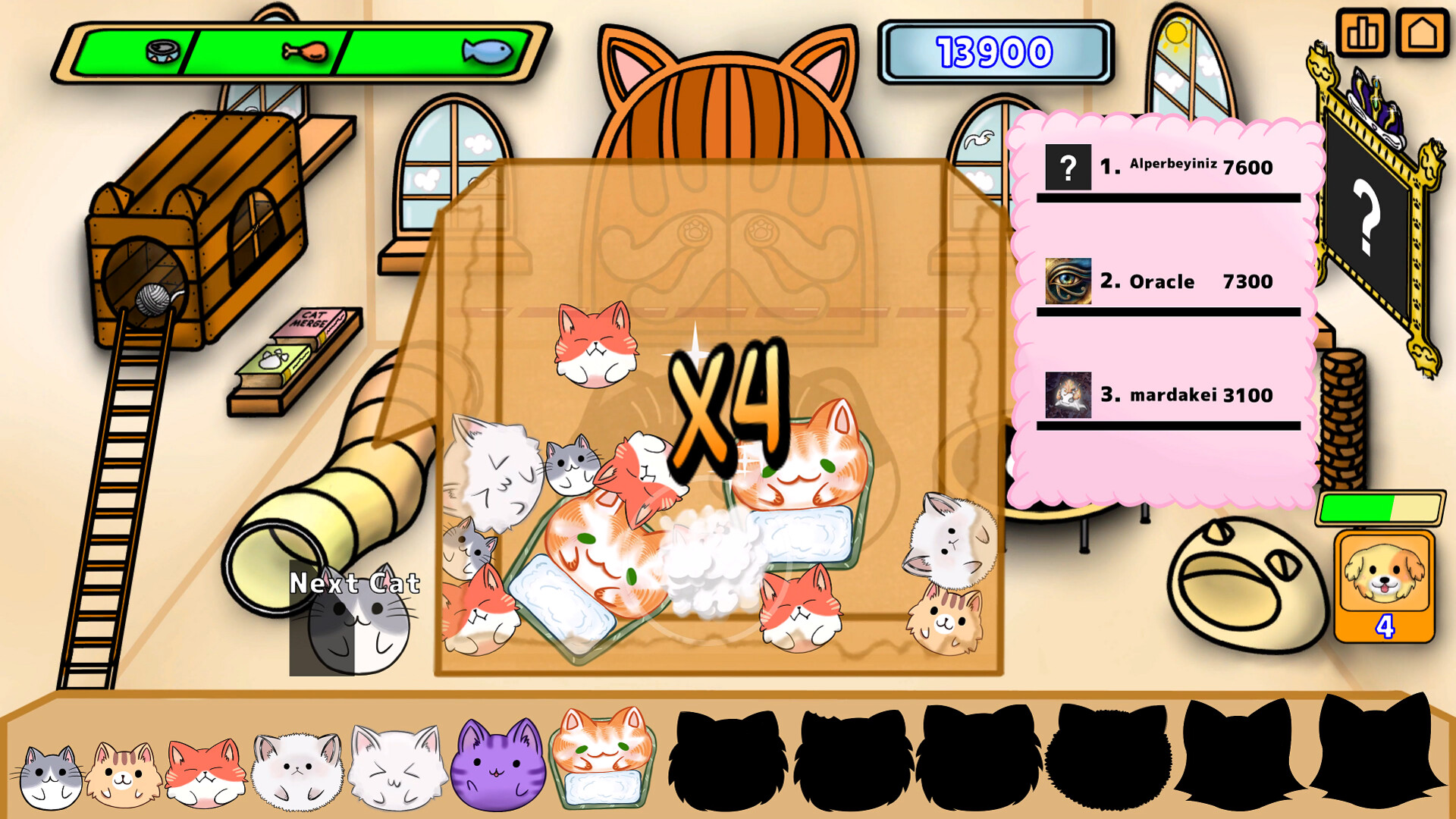Screen dimensions: 1456x819
Task: Click the home icon in the top corner
Action: click(1422, 33)
